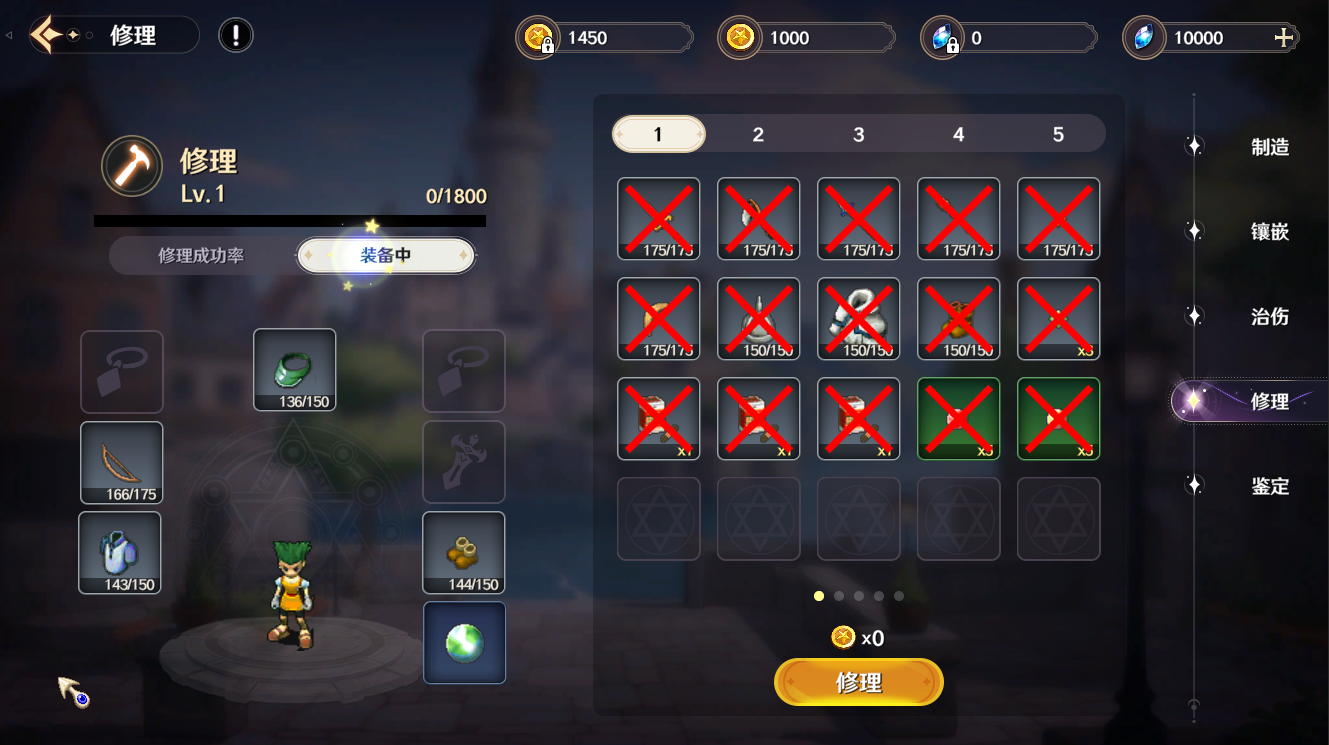The image size is (1329, 745).
Task: Select the green crystal orb slot
Action: tap(464, 642)
